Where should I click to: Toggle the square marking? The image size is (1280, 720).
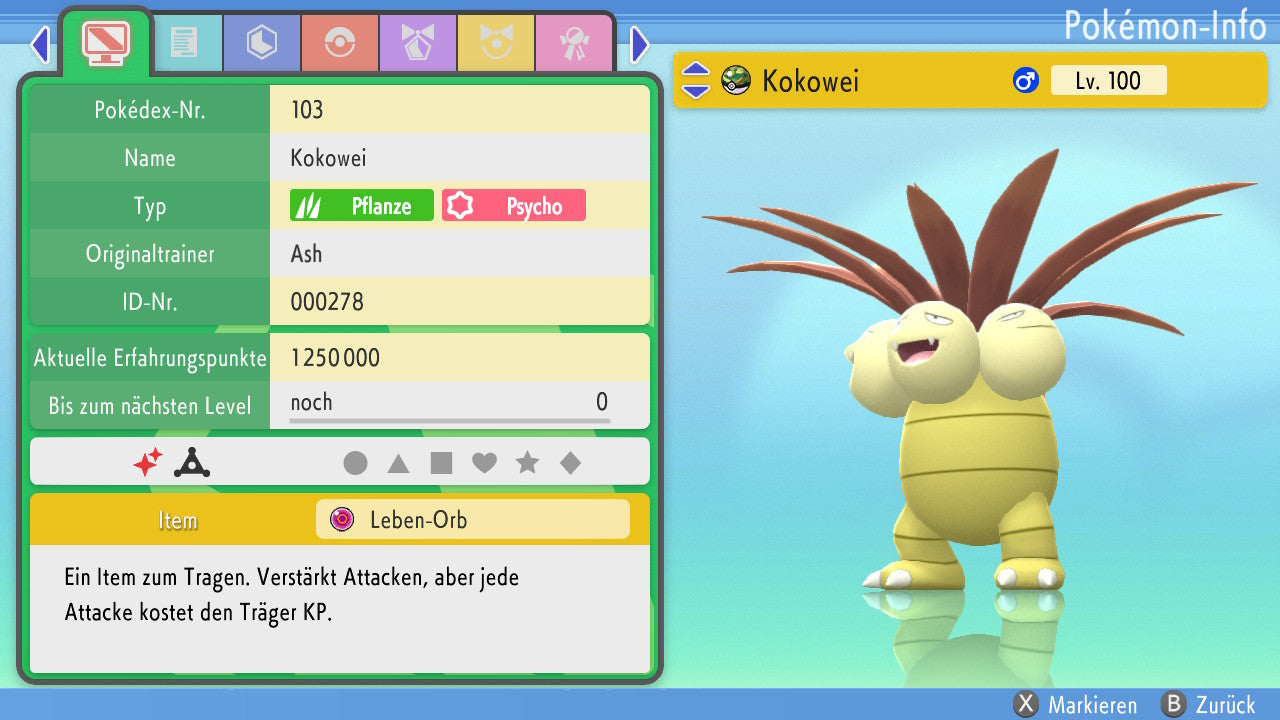[x=441, y=463]
